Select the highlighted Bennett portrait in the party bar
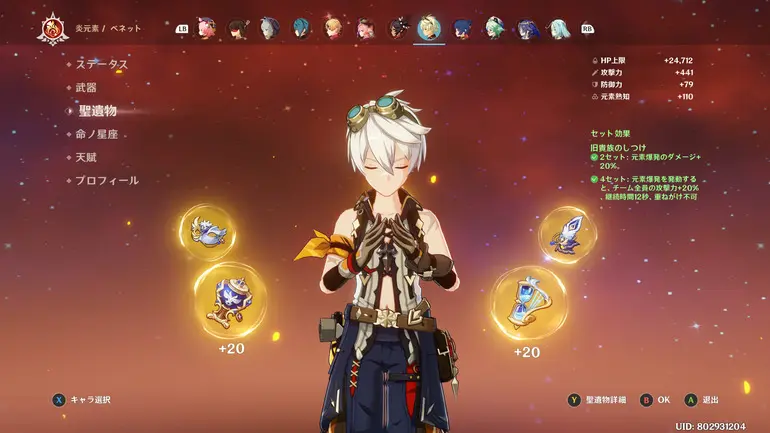The image size is (770, 433). pyautogui.click(x=429, y=28)
